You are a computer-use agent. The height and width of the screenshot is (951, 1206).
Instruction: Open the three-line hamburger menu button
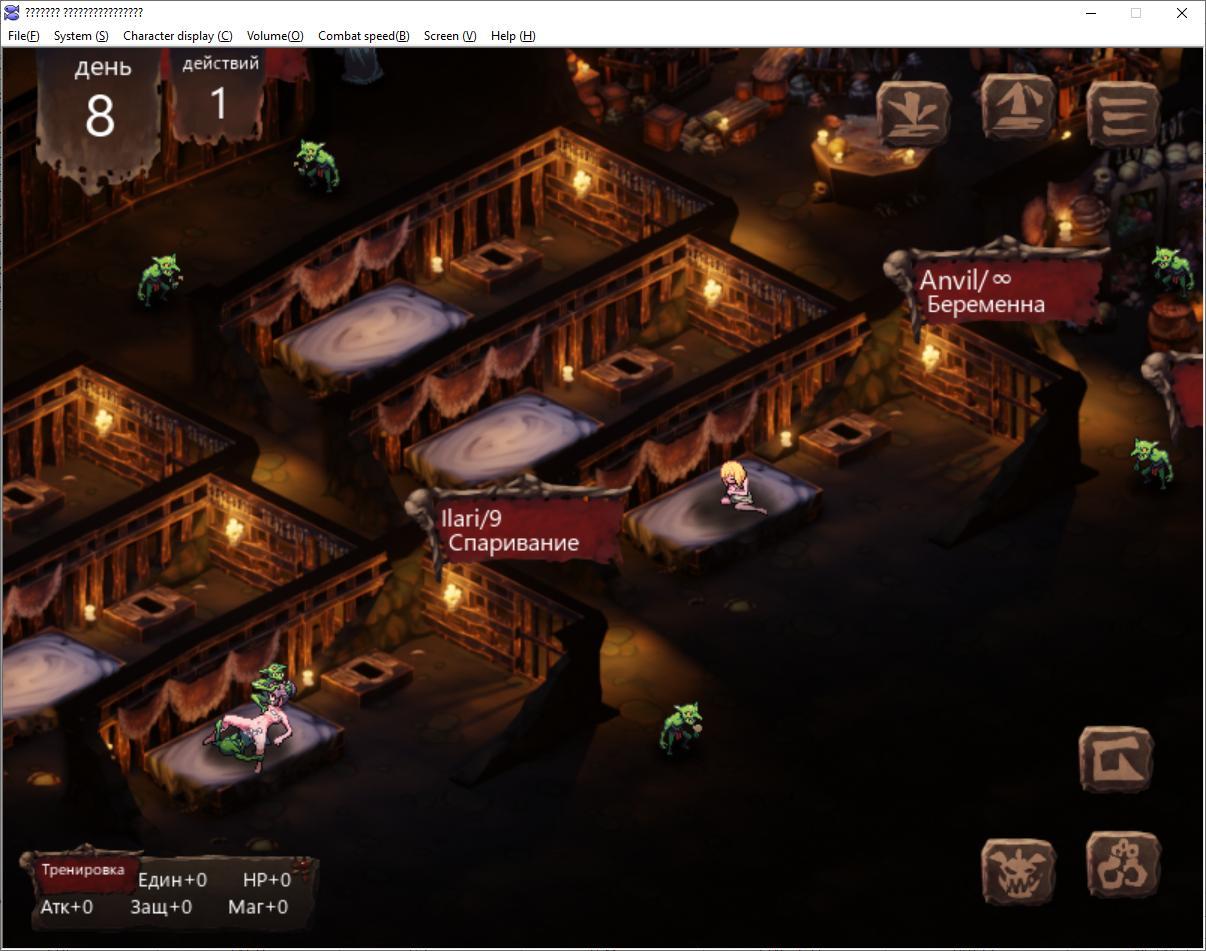tap(1123, 113)
